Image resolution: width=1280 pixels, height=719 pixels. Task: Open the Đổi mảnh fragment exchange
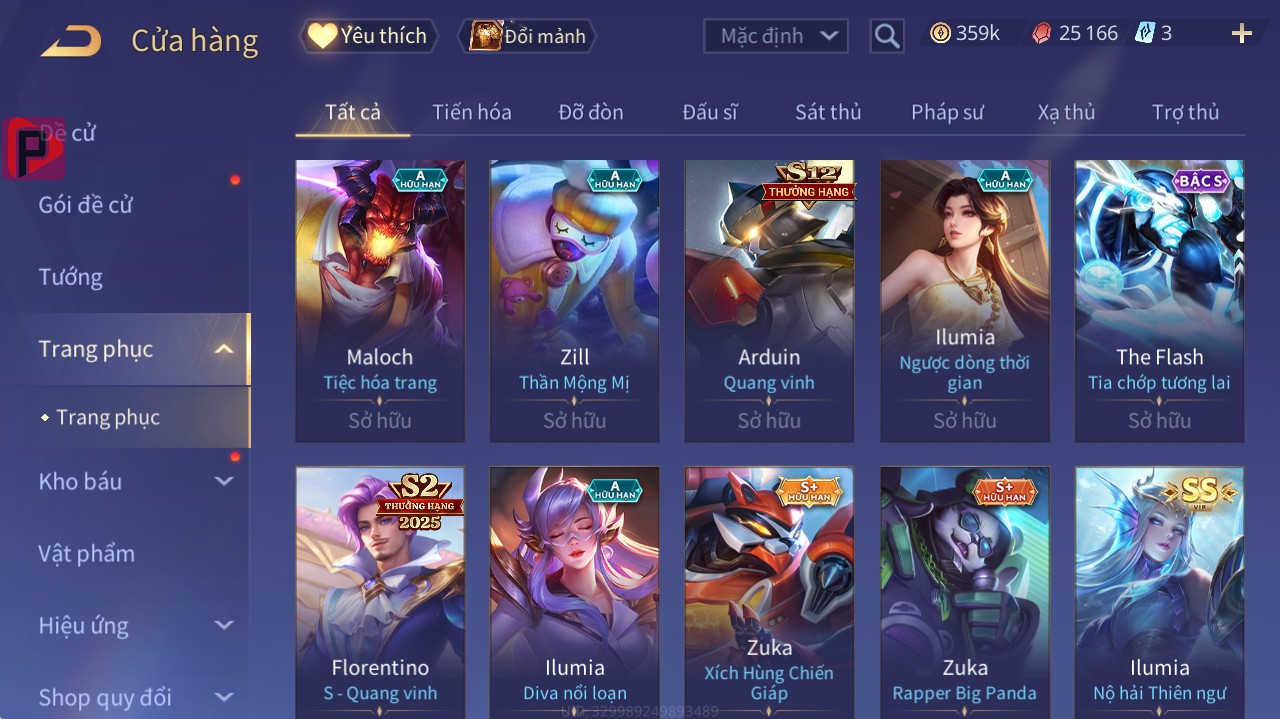pyautogui.click(x=527, y=36)
